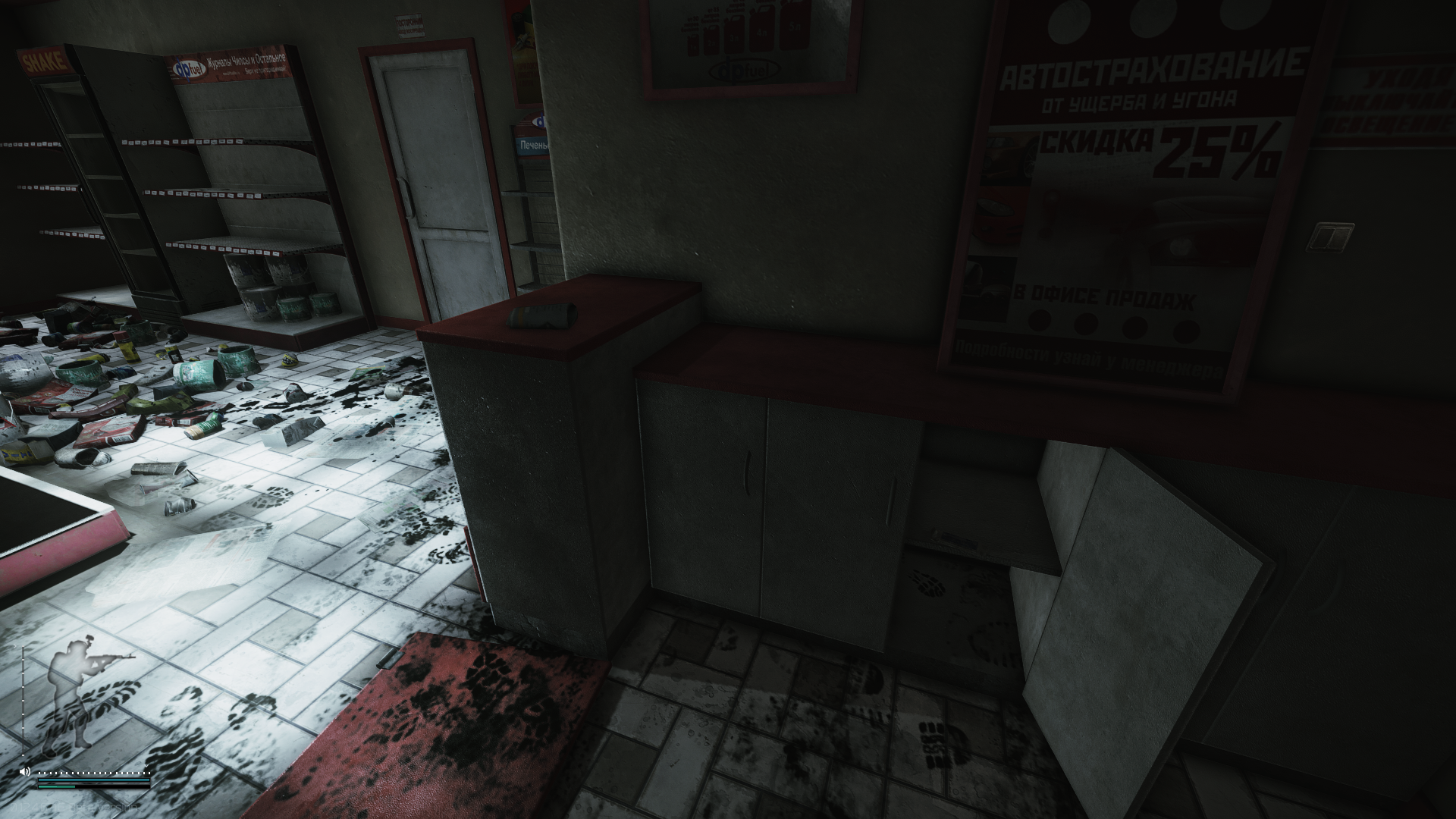Click the speaker/voice chat icon
Image resolution: width=1456 pixels, height=819 pixels.
pos(24,771)
